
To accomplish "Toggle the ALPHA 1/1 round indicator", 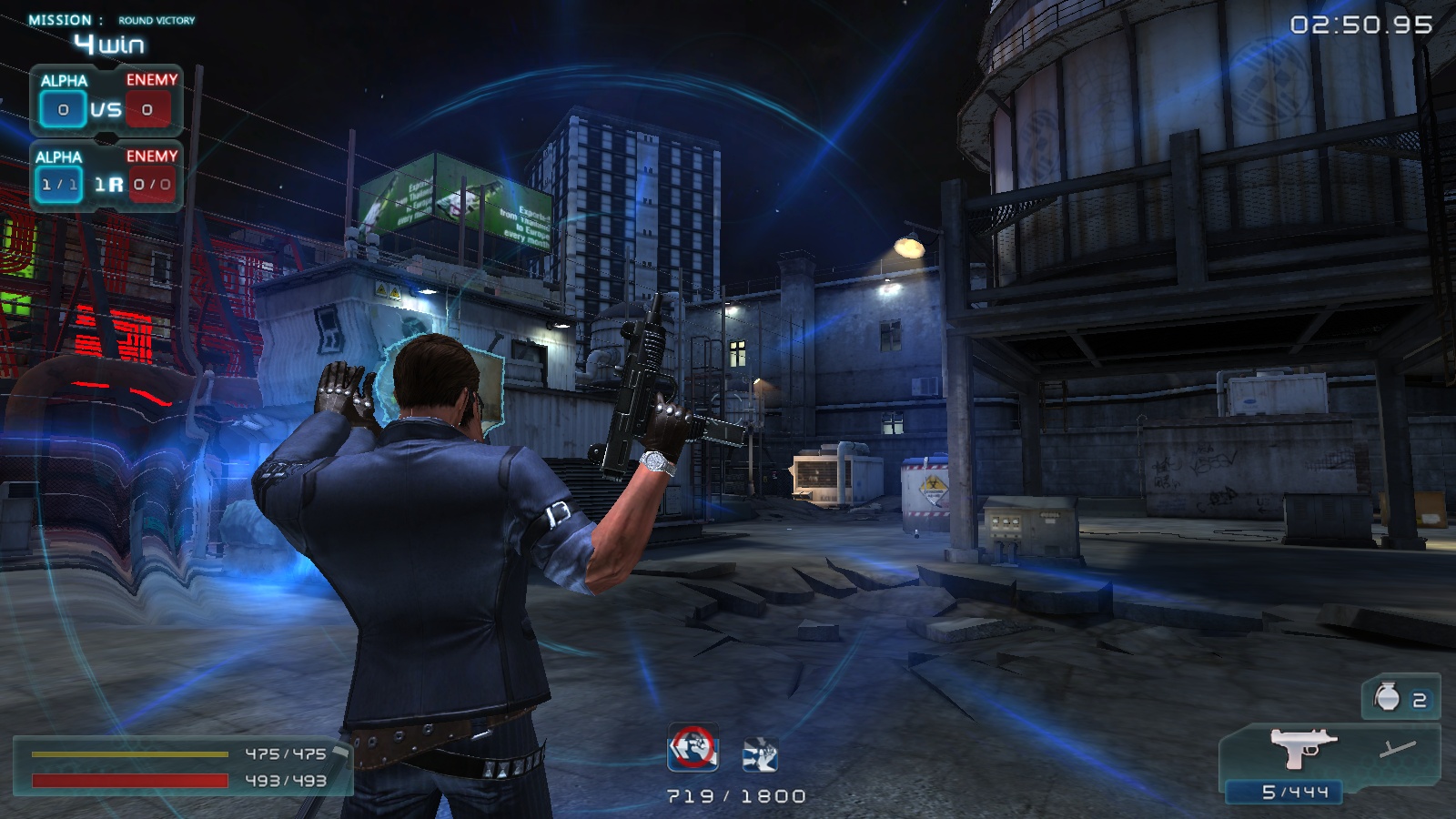I will pos(61,183).
